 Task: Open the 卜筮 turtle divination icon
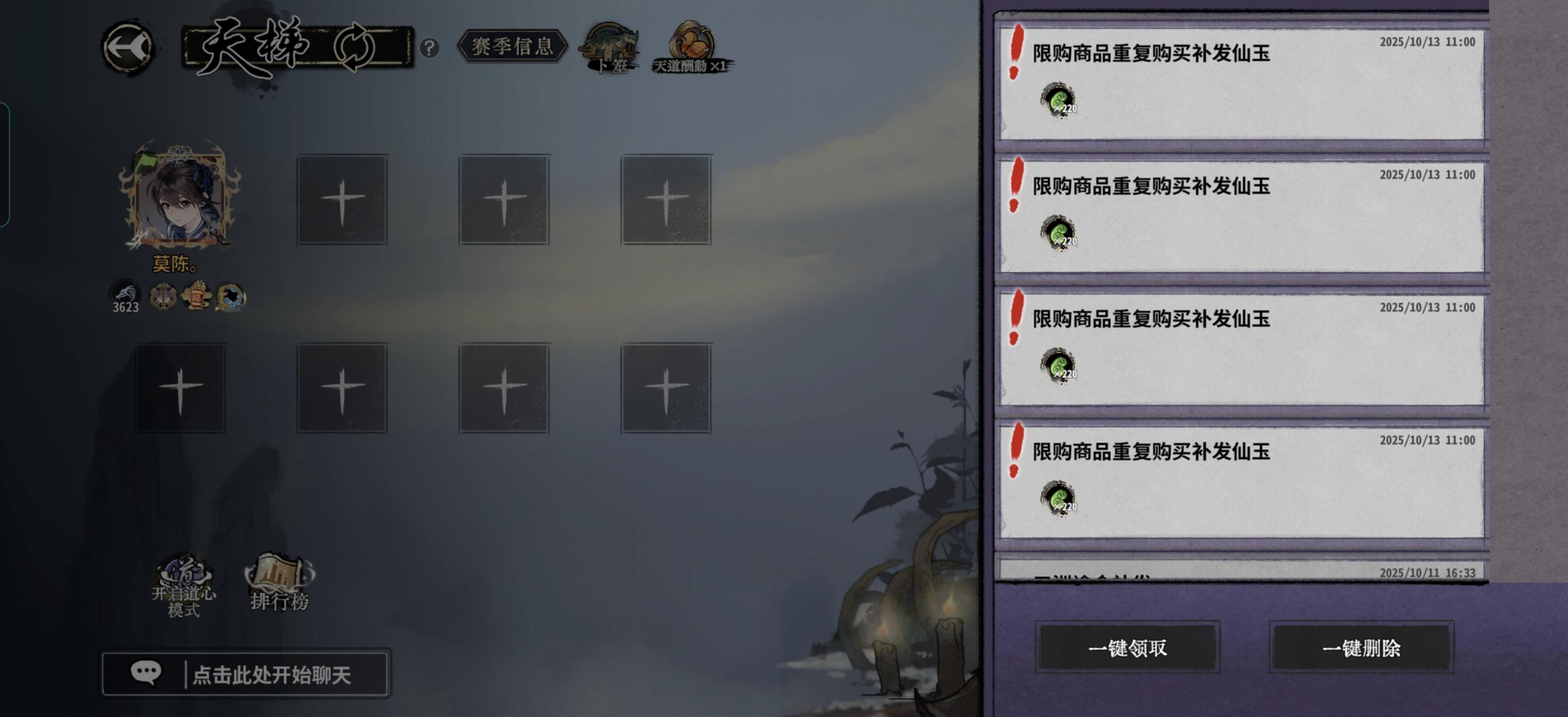pos(610,45)
